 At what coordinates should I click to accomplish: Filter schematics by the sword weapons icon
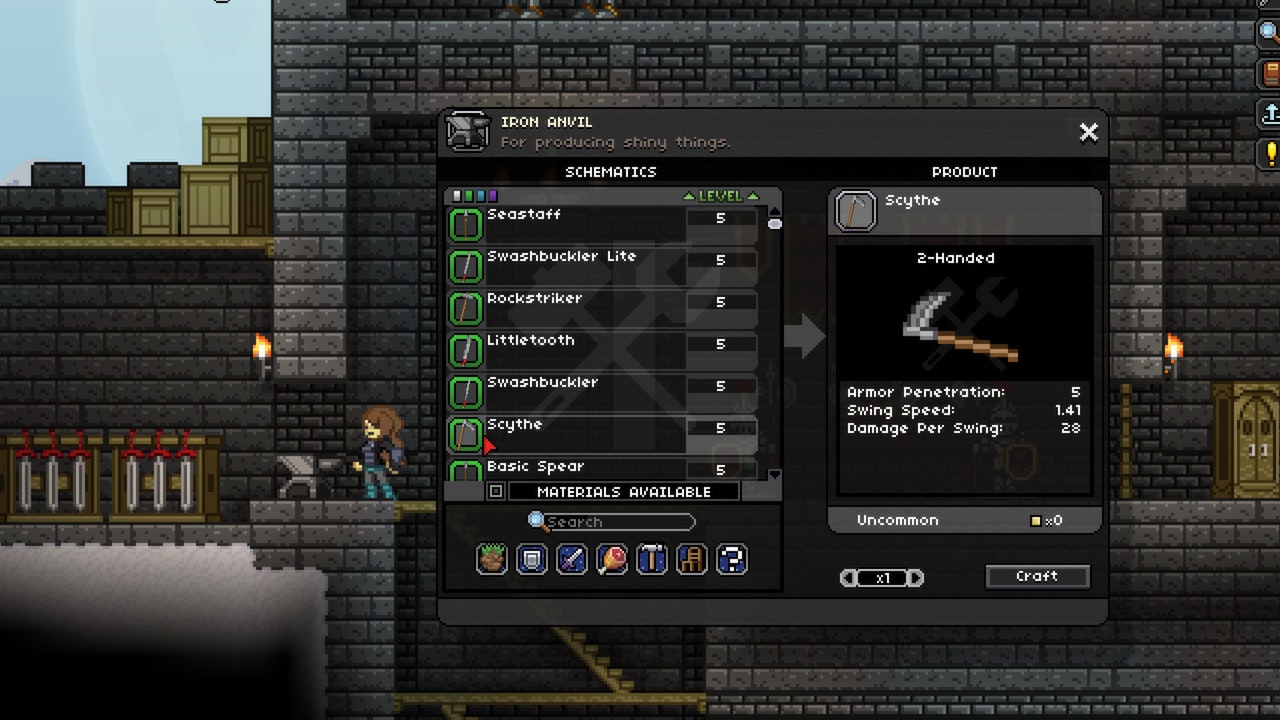(570, 559)
